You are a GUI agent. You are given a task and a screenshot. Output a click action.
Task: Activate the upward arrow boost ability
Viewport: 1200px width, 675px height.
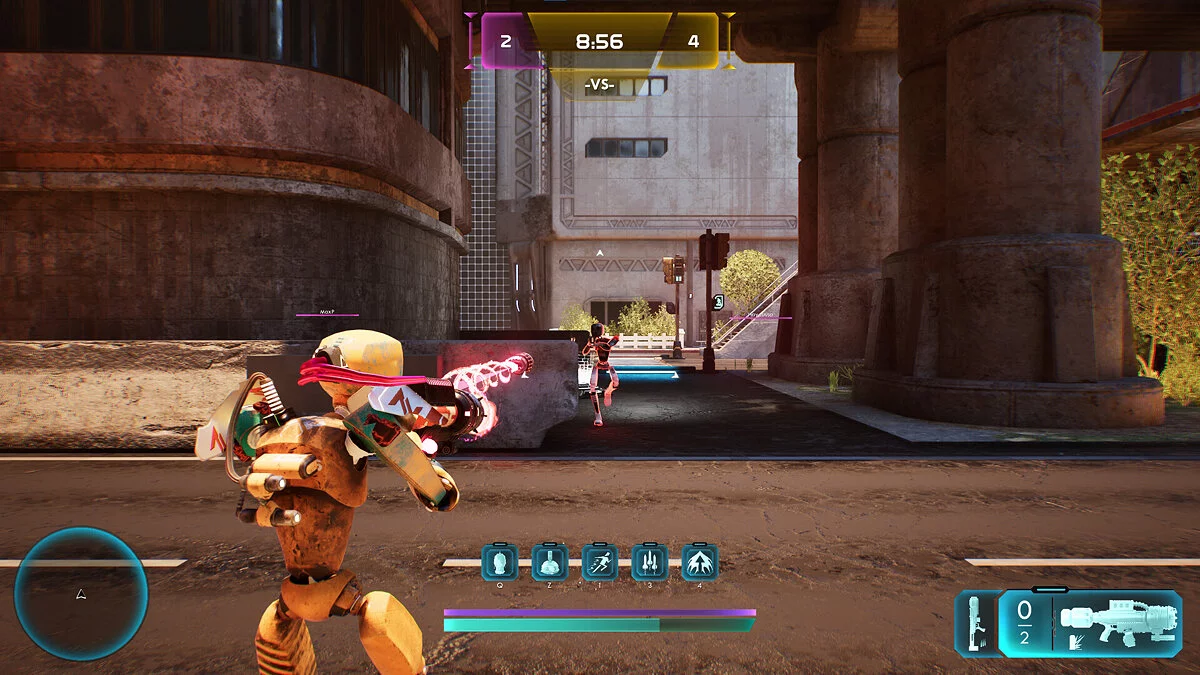[699, 562]
